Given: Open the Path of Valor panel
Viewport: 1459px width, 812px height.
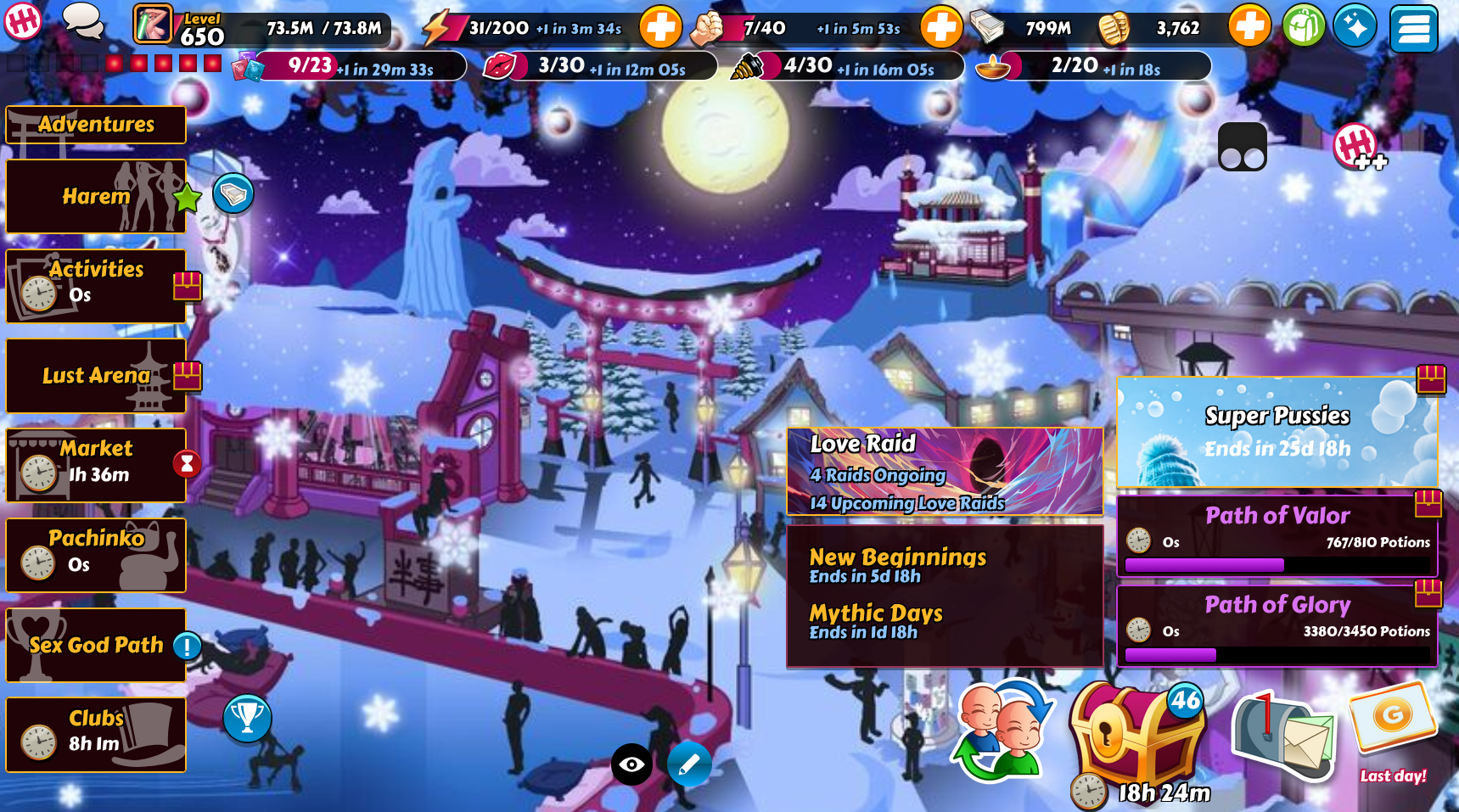Looking at the screenshot, I should point(1276,535).
